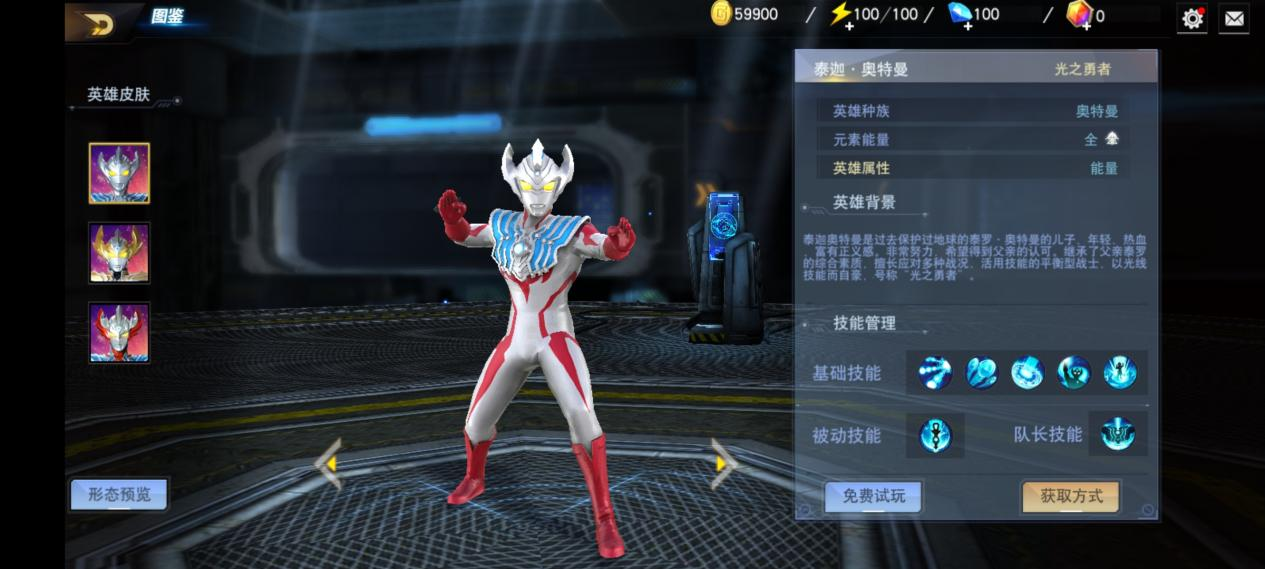Show next hero with right arrow
The image size is (1265, 569).
pyautogui.click(x=723, y=463)
